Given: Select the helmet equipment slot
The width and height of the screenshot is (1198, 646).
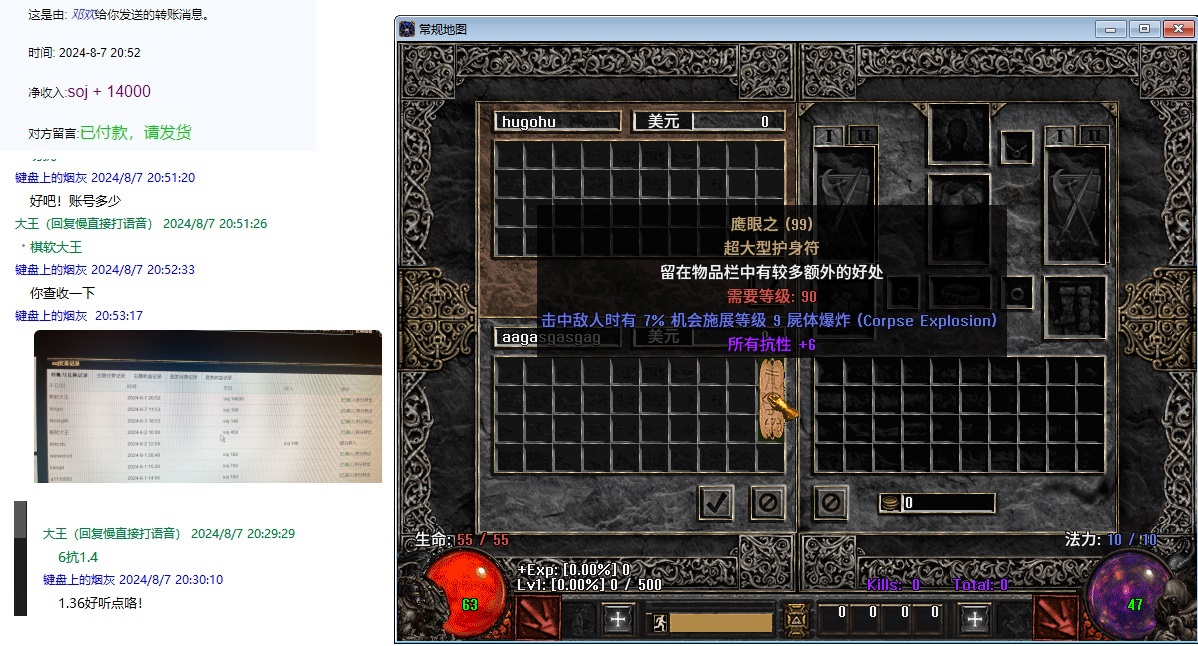Looking at the screenshot, I should point(958,131).
